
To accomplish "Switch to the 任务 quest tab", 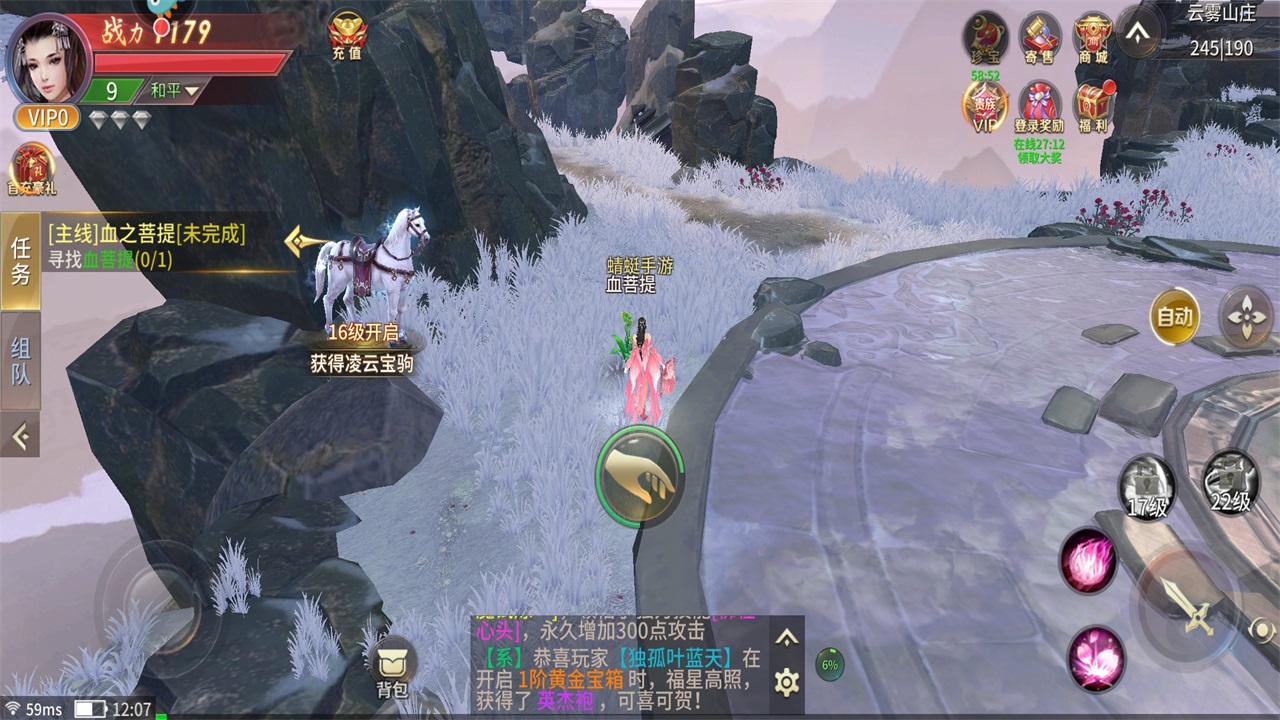I will tap(20, 261).
